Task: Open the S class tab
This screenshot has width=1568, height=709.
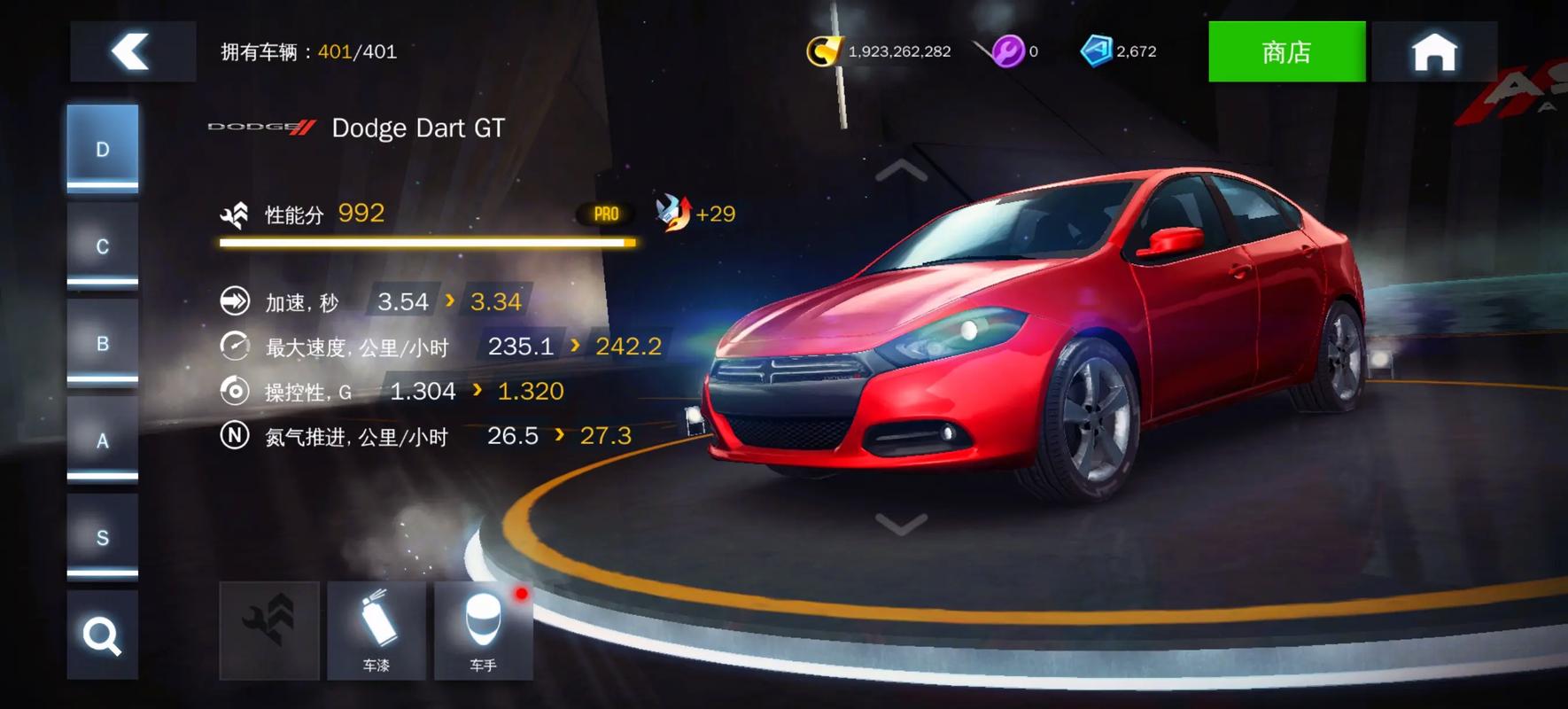Action: point(103,537)
